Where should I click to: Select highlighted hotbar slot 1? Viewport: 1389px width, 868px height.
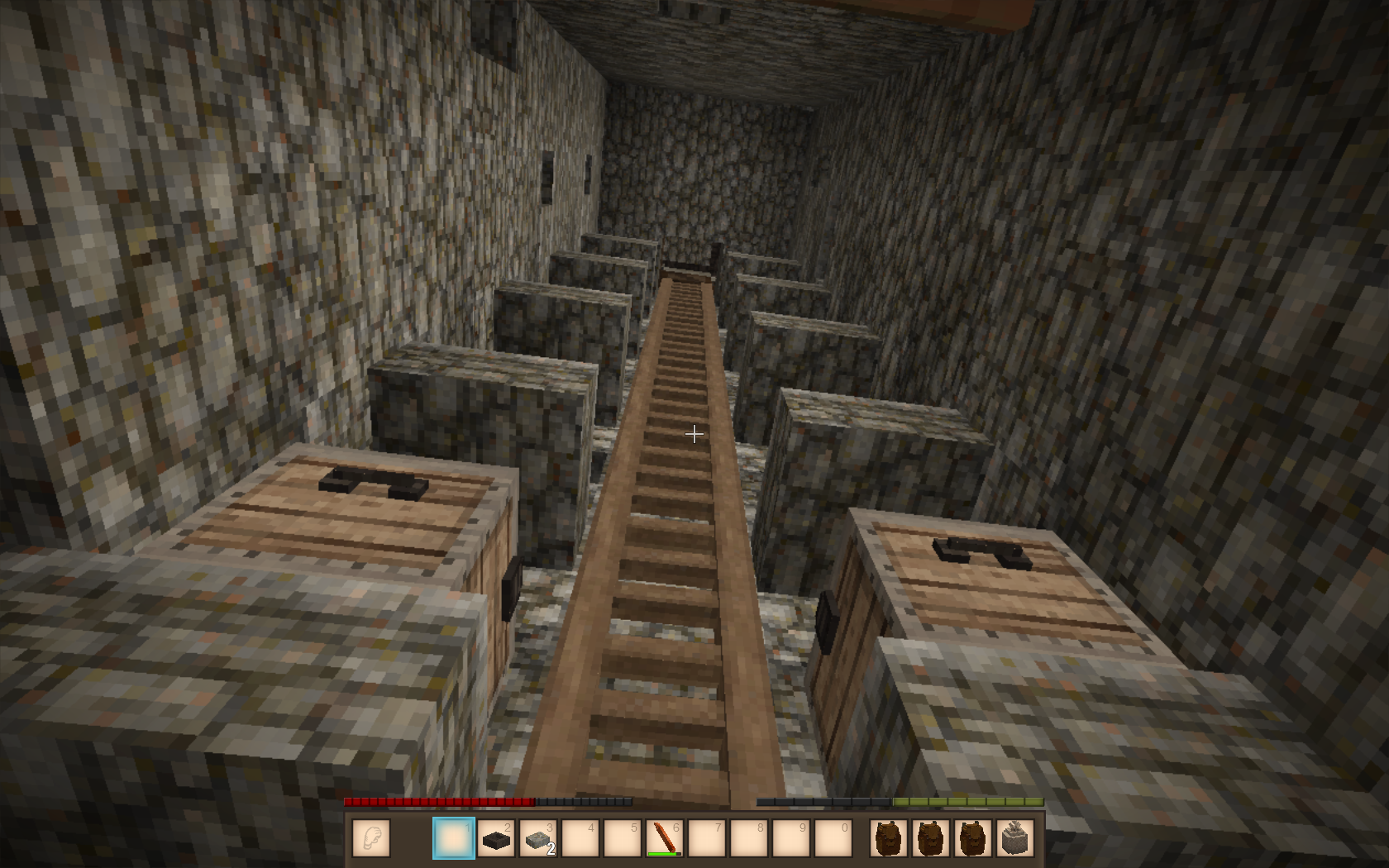tap(454, 838)
